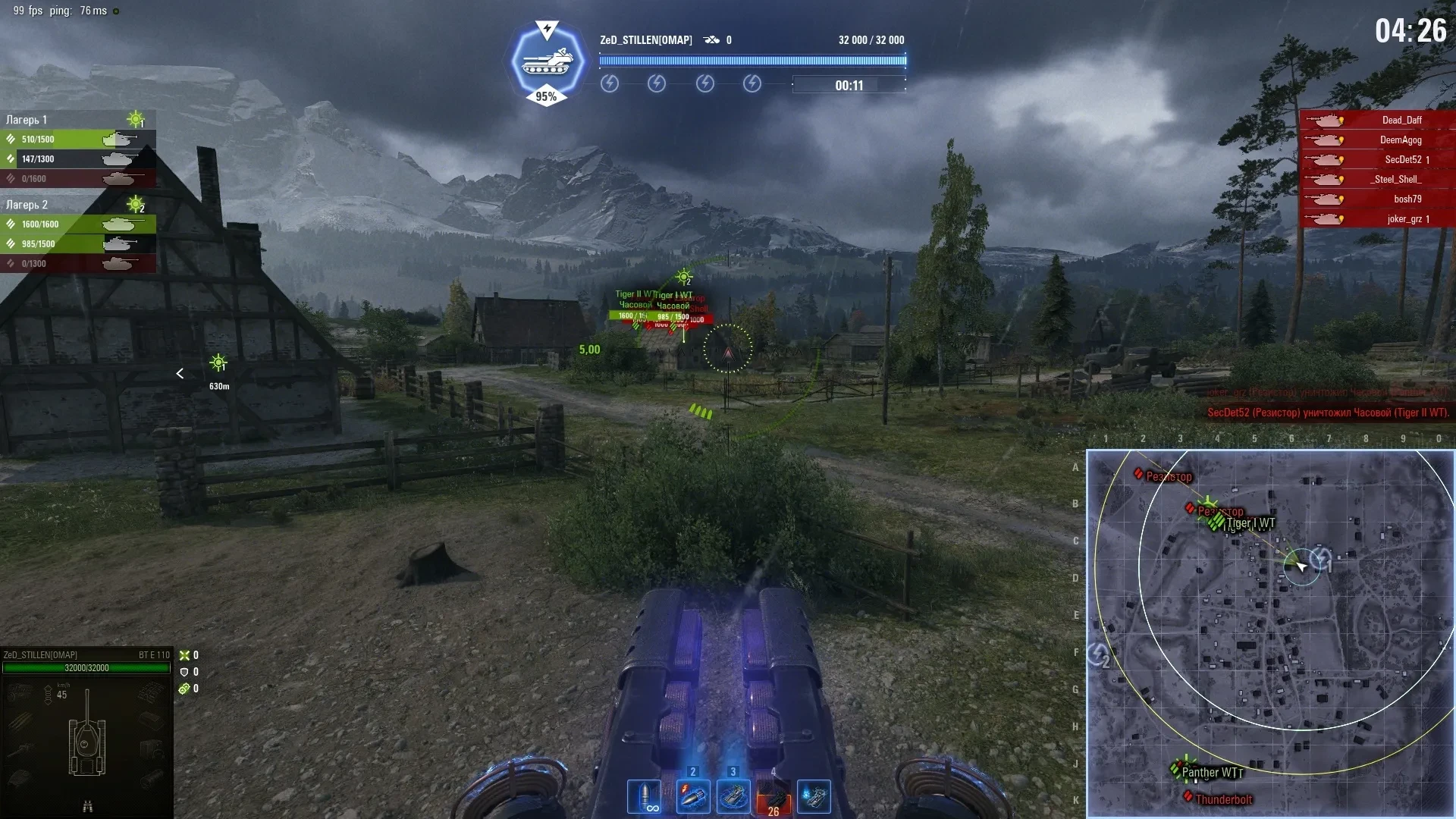Activate the charged shell ability in slot 2

(692, 797)
